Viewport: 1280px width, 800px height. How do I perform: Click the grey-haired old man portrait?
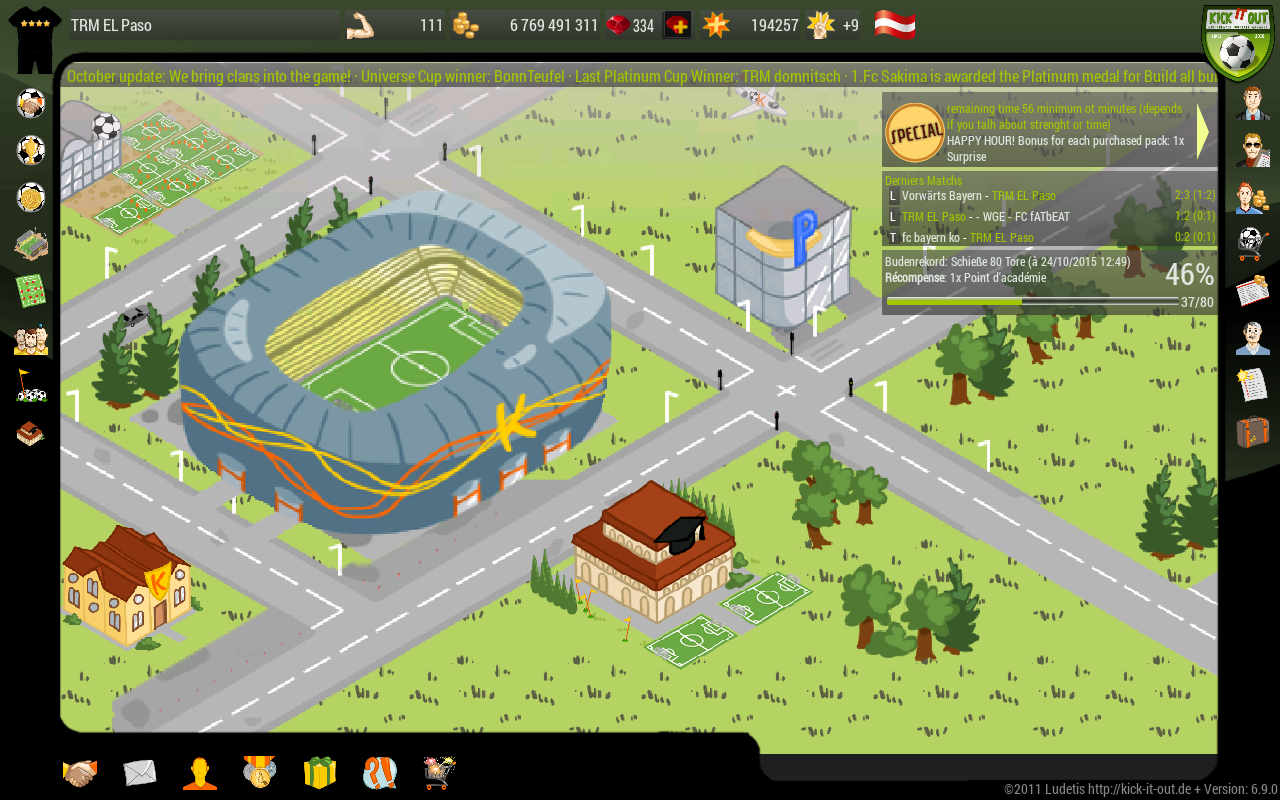coord(1252,338)
